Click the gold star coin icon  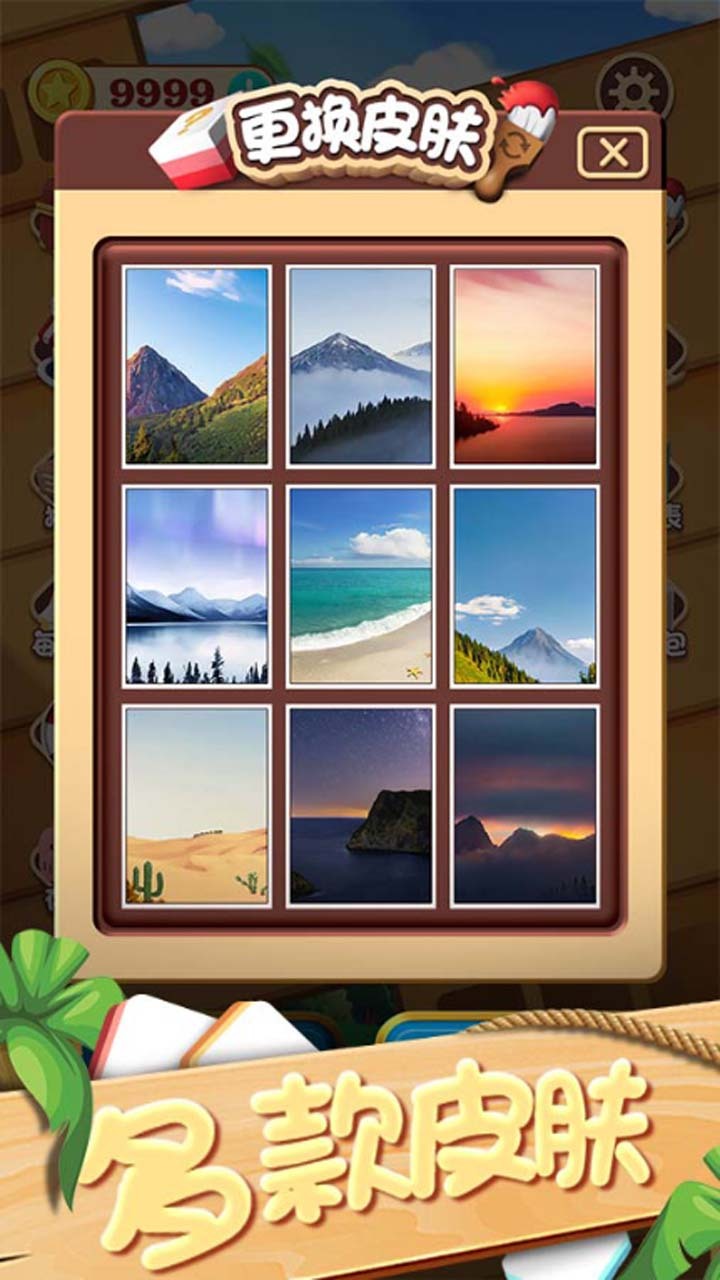click(60, 92)
